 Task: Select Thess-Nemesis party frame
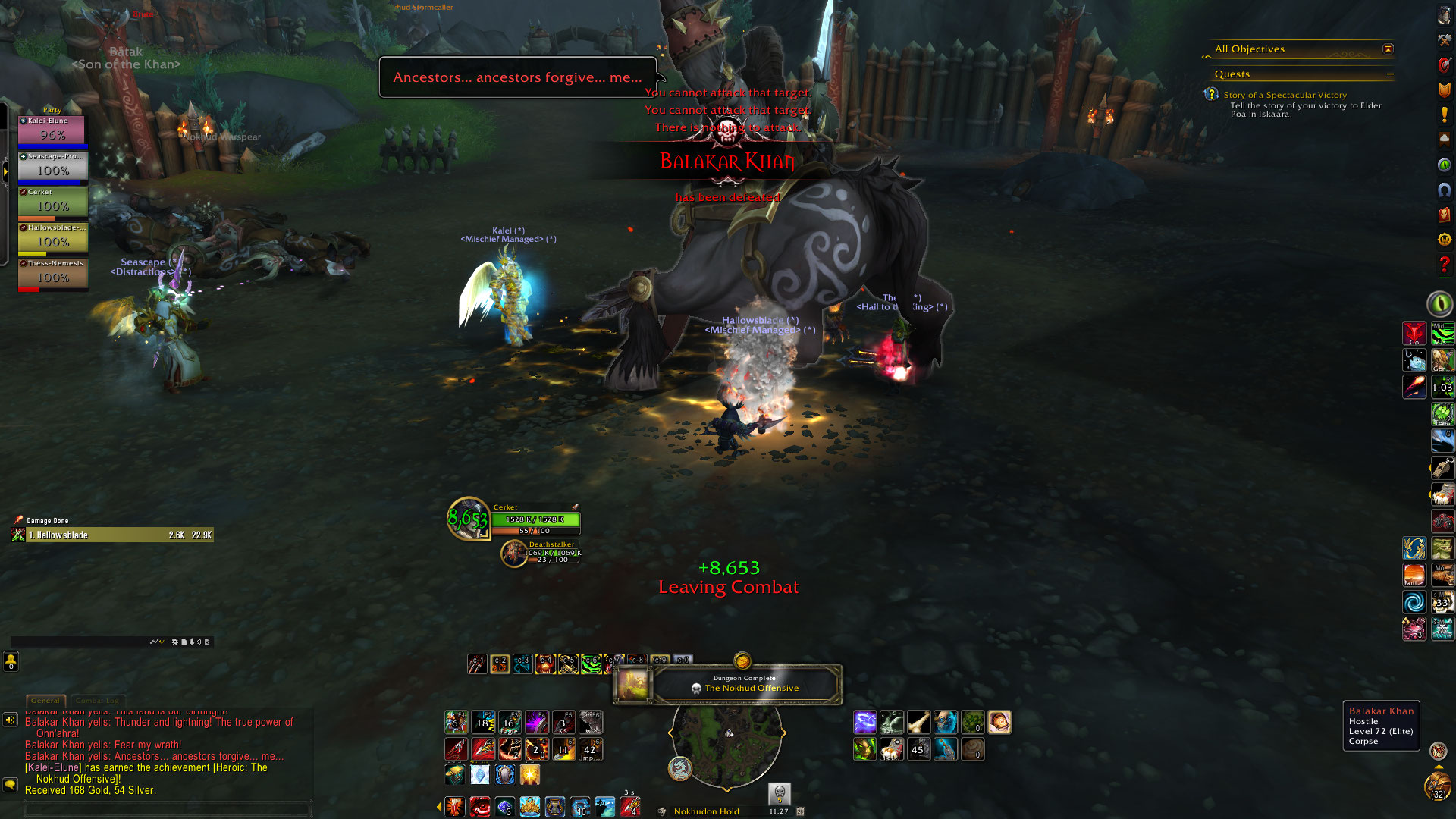[52, 275]
